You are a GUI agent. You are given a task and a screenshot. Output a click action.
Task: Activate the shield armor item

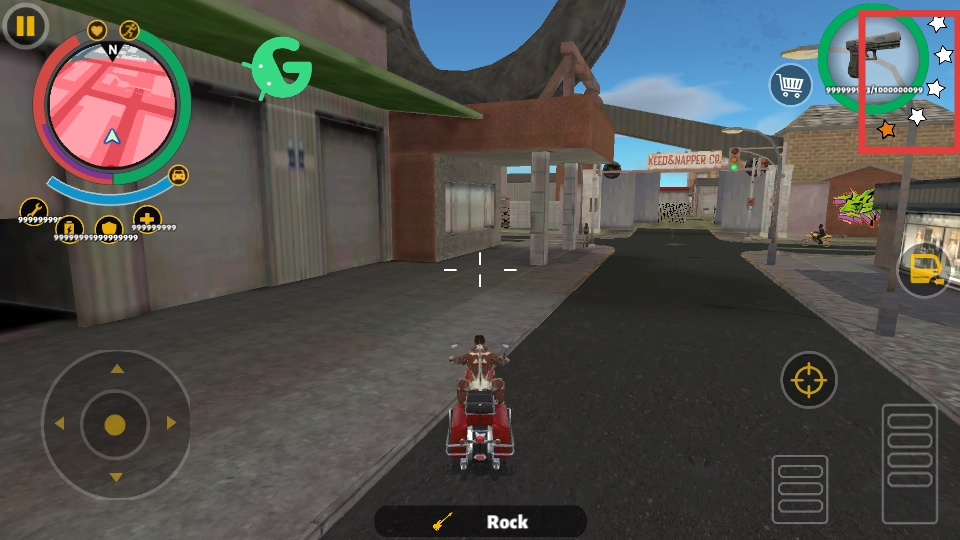pyautogui.click(x=109, y=228)
